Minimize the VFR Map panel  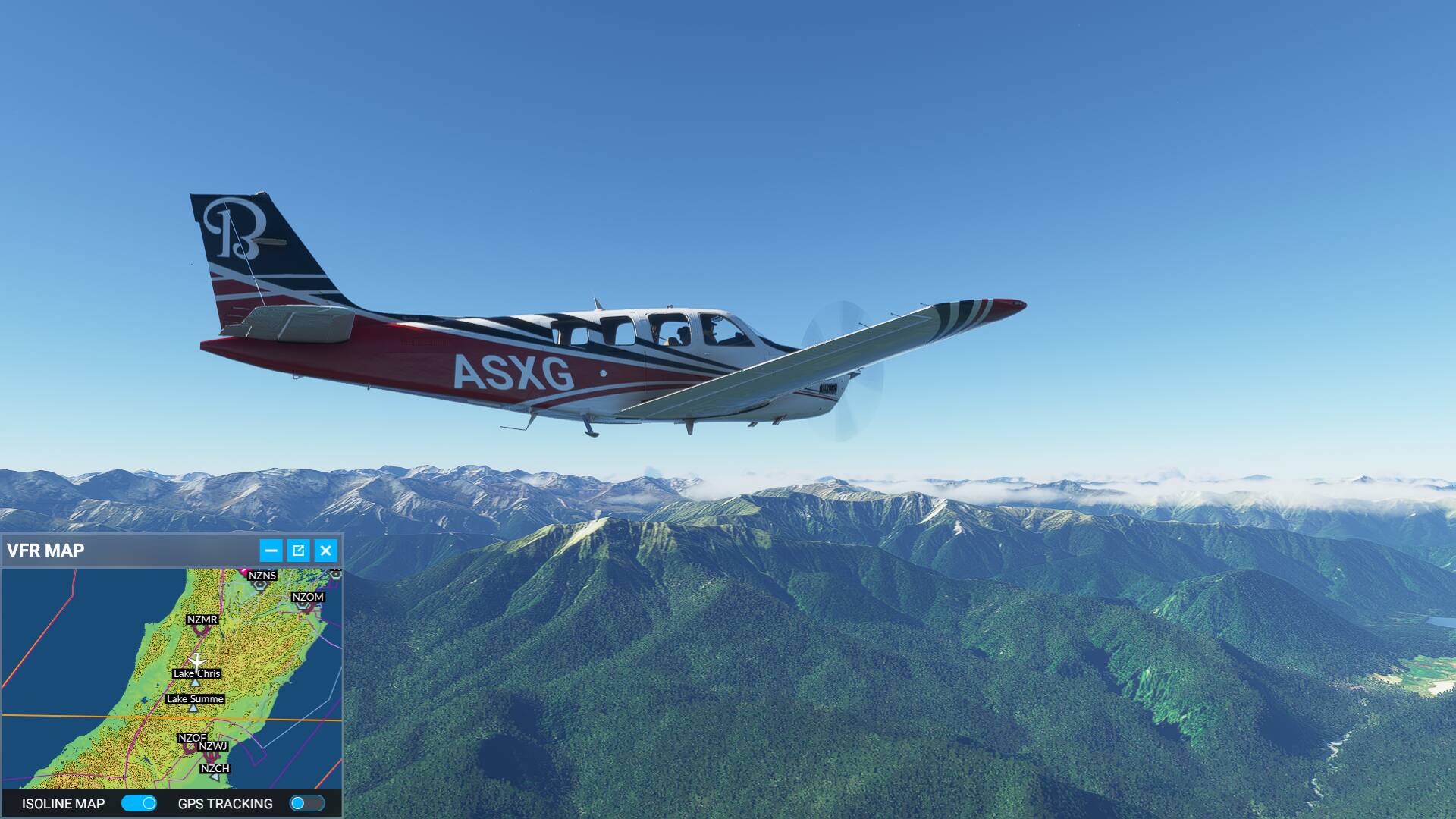pyautogui.click(x=271, y=551)
